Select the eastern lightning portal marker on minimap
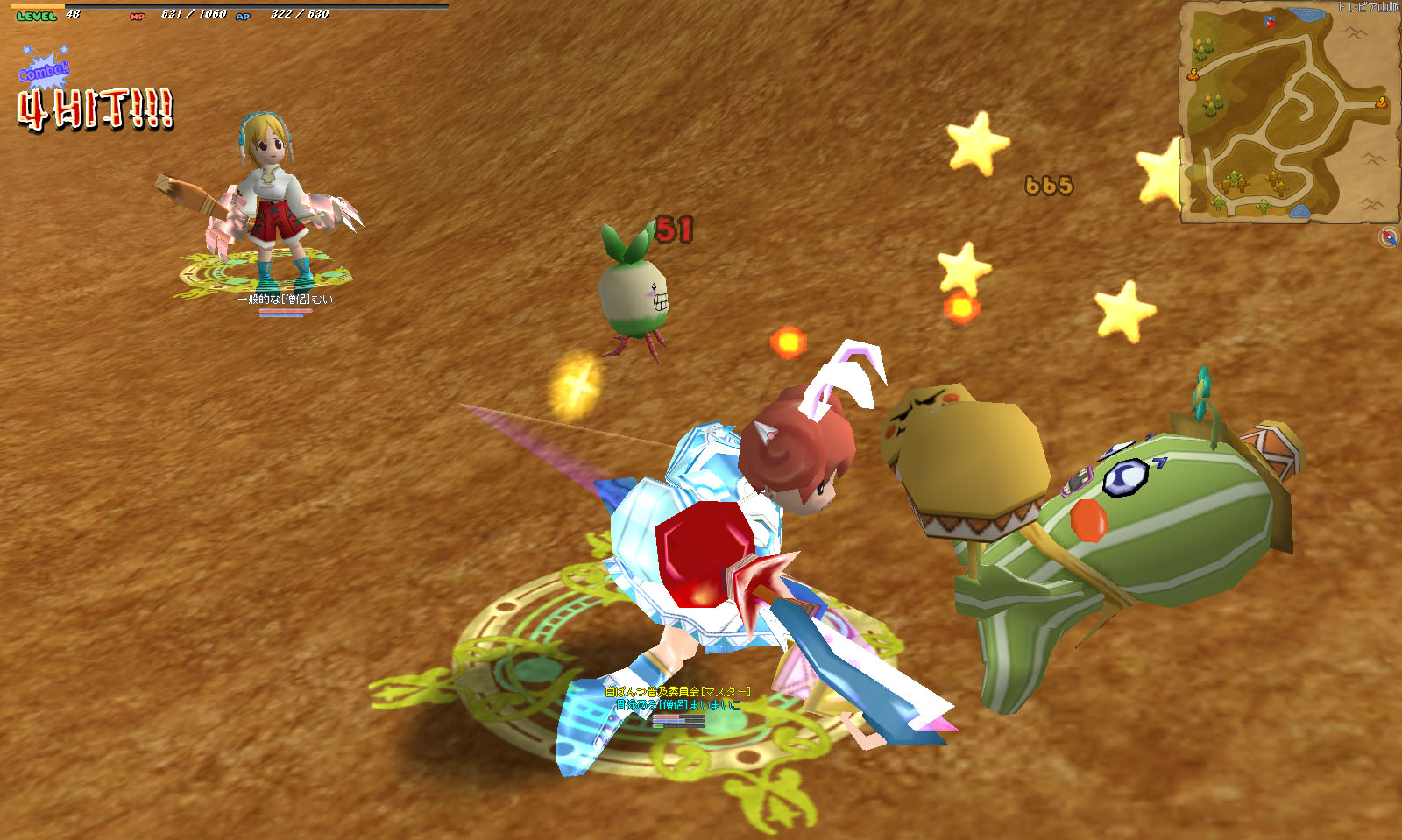Screen dimensions: 1402x840 (1382, 103)
